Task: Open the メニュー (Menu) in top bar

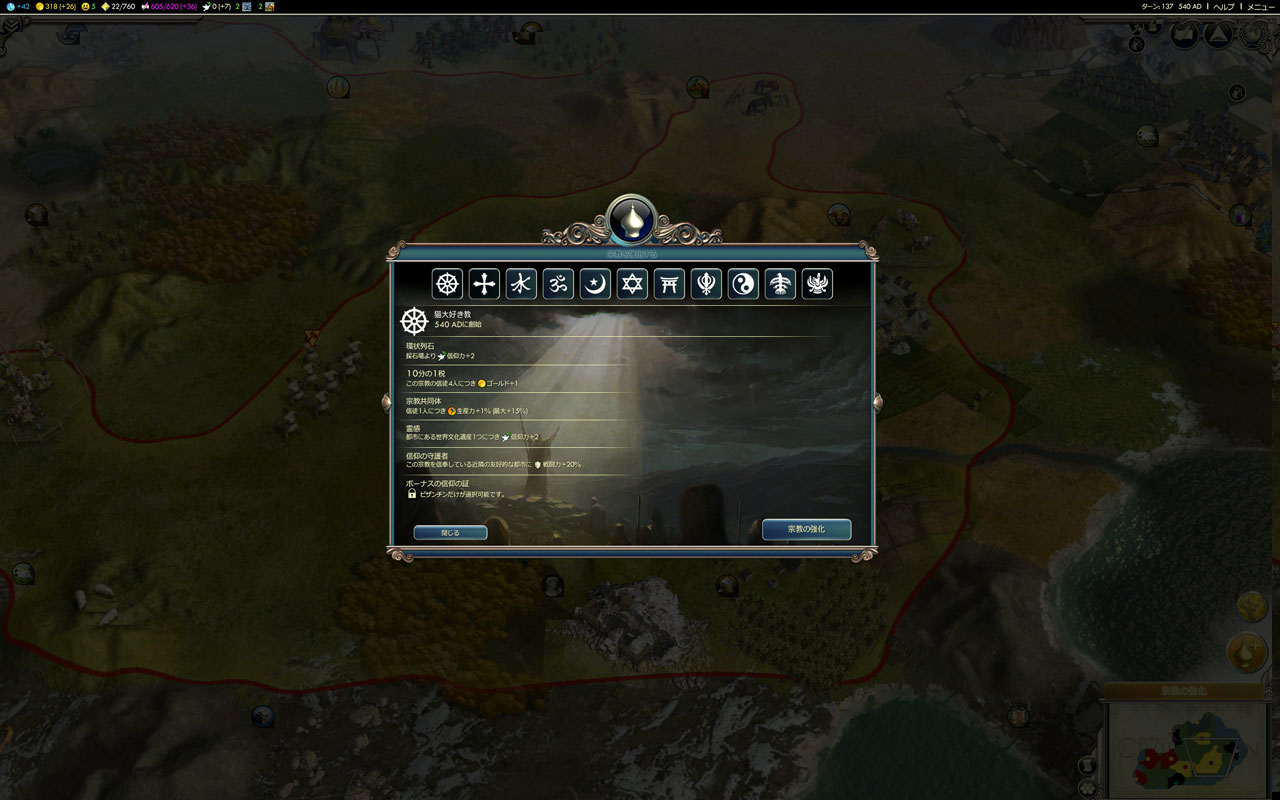Action: tap(1260, 7)
